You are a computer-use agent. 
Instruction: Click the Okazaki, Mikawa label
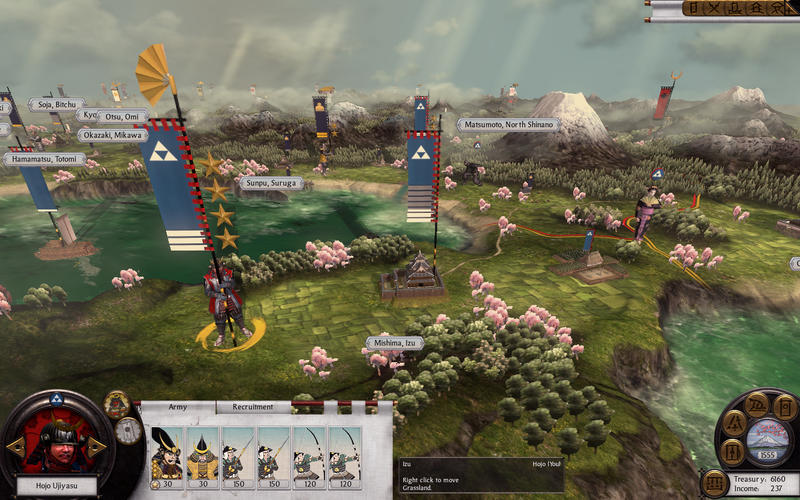pyautogui.click(x=113, y=135)
